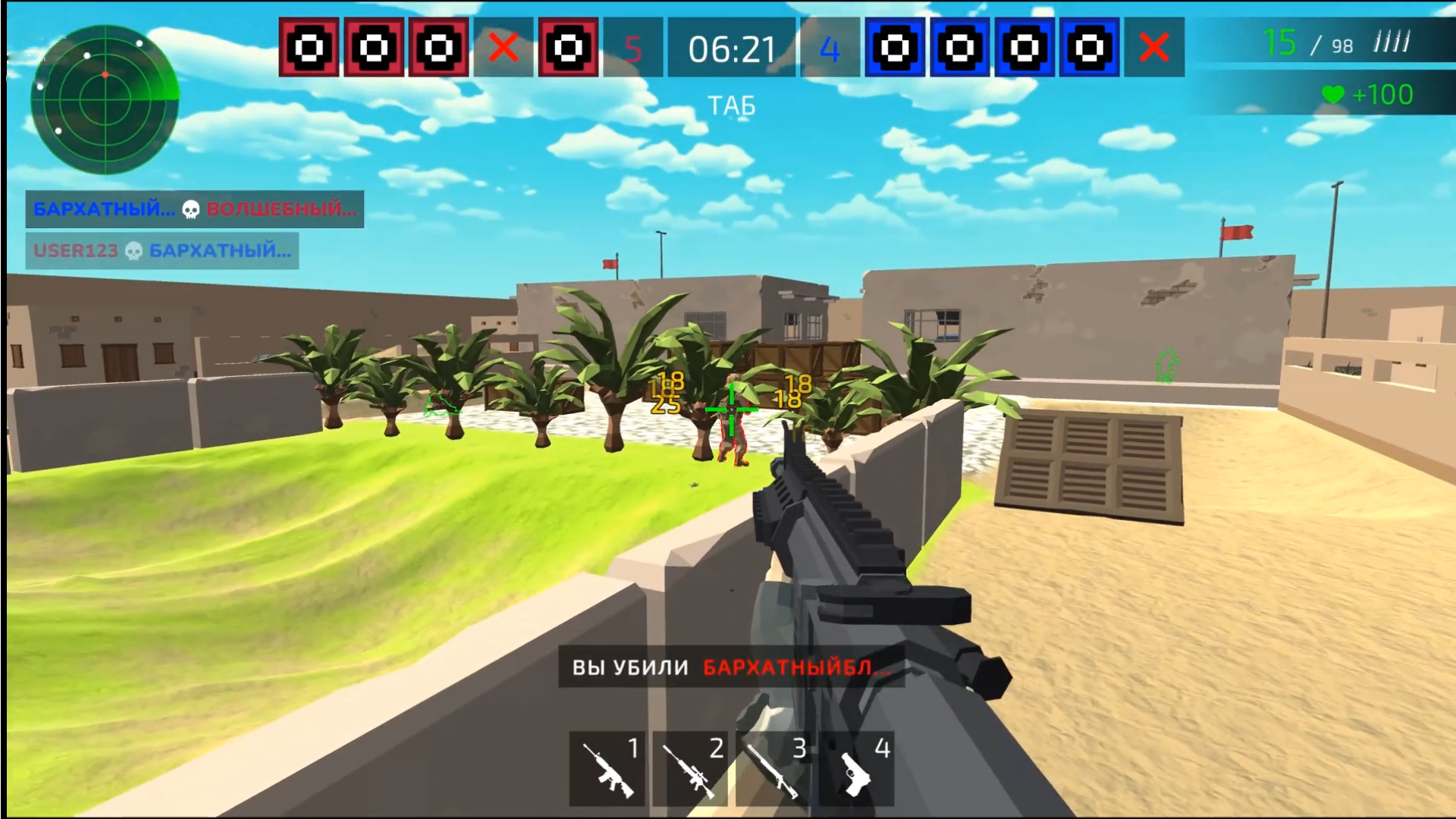This screenshot has height=819, width=1456.
Task: Click the skull icon in the БАРХАТНЫЙ kill message
Action: coord(192,209)
